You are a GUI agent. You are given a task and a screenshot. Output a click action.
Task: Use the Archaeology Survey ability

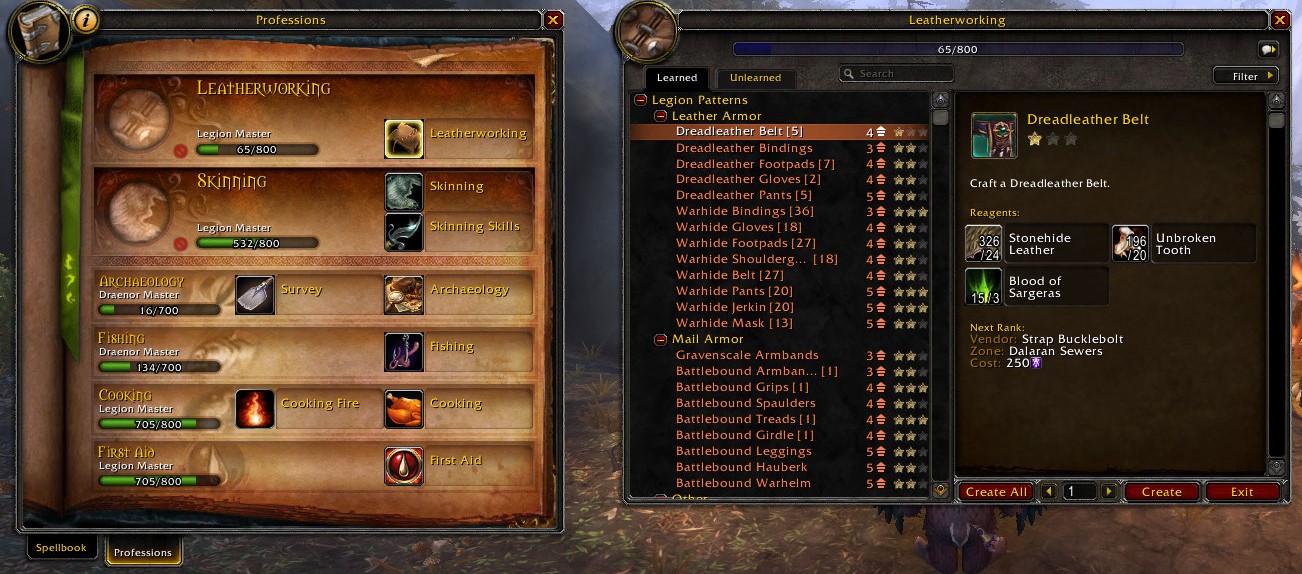pos(255,295)
